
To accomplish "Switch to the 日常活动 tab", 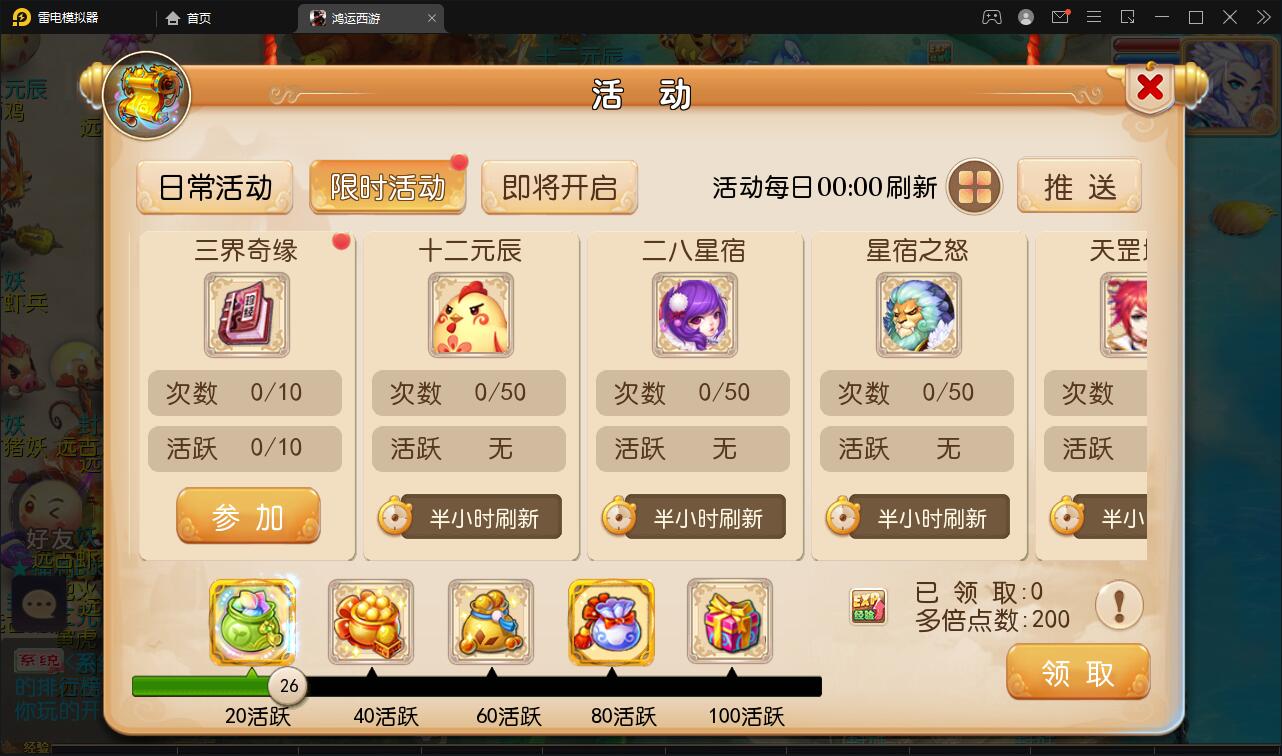I will click(214, 185).
